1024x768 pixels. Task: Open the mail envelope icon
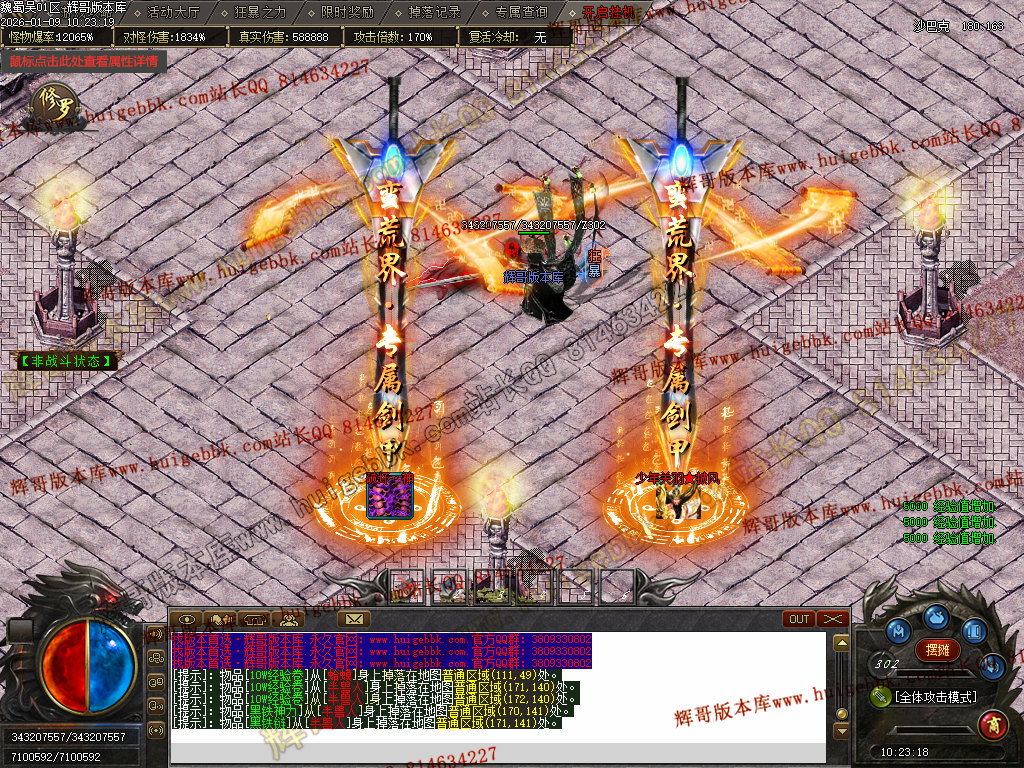tap(354, 619)
